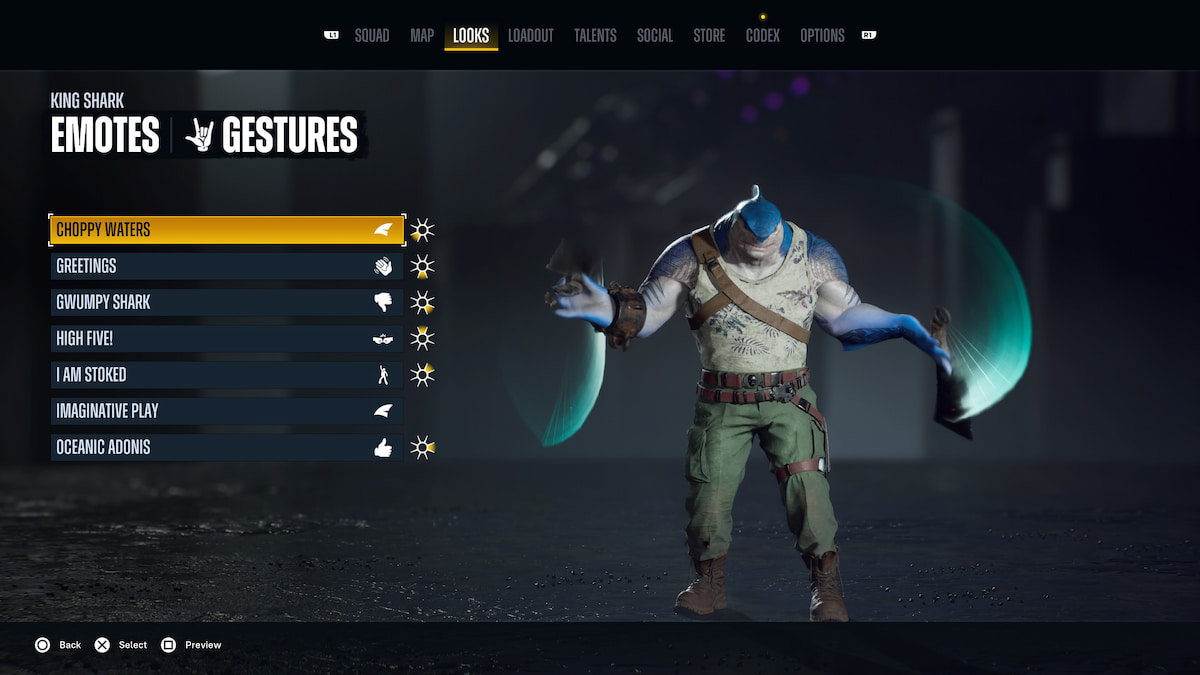Viewport: 1200px width, 675px height.
Task: Switch to the Map tab
Action: click(422, 36)
